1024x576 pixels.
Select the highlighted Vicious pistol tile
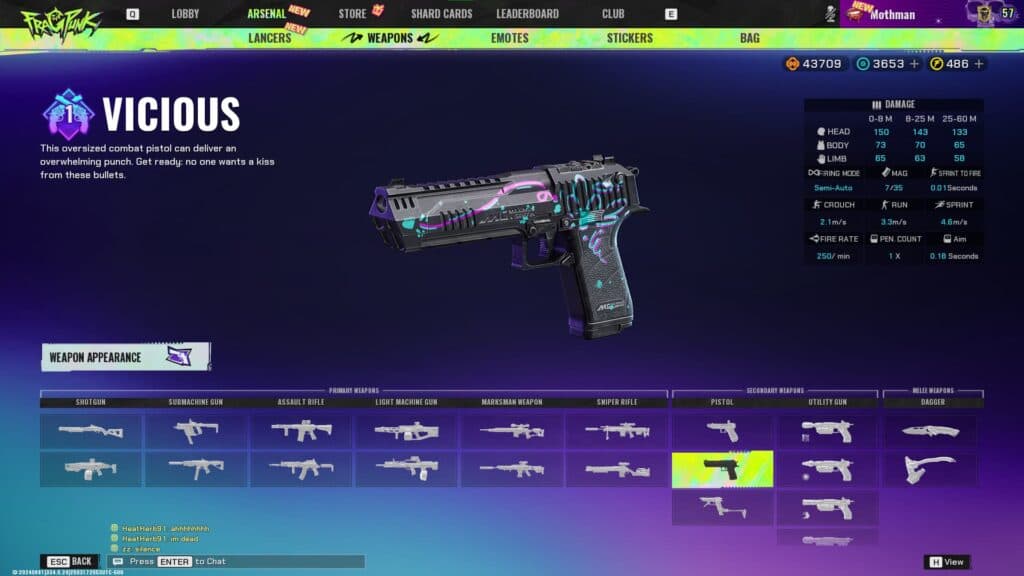(722, 469)
